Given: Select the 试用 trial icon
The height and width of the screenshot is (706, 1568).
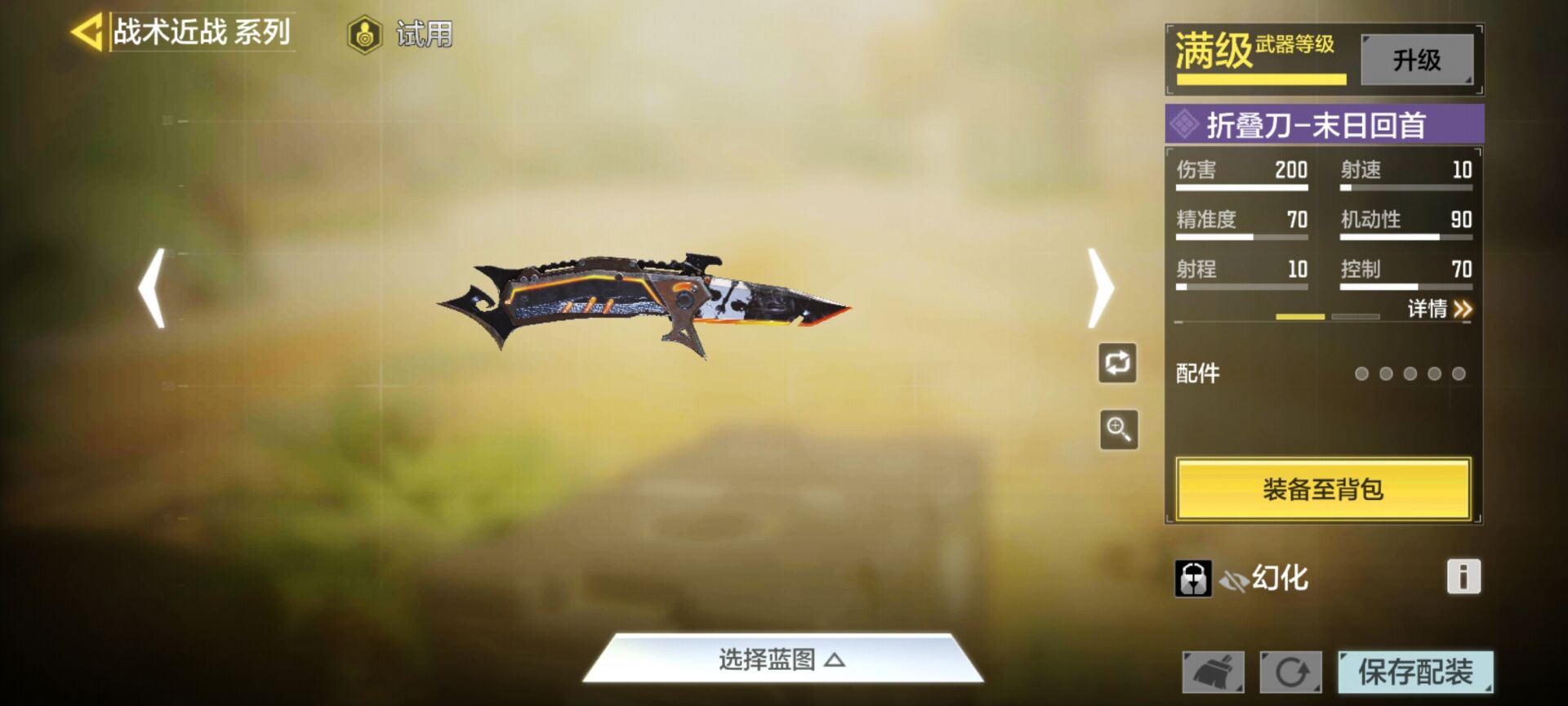Looking at the screenshot, I should (366, 34).
